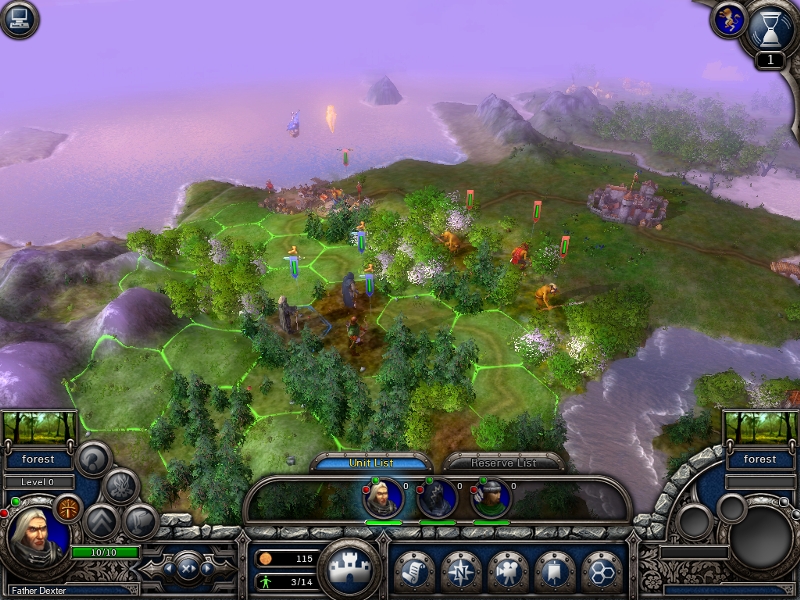Screen dimensions: 800x600
Task: Switch to the Reserve List tab
Action: (x=504, y=463)
